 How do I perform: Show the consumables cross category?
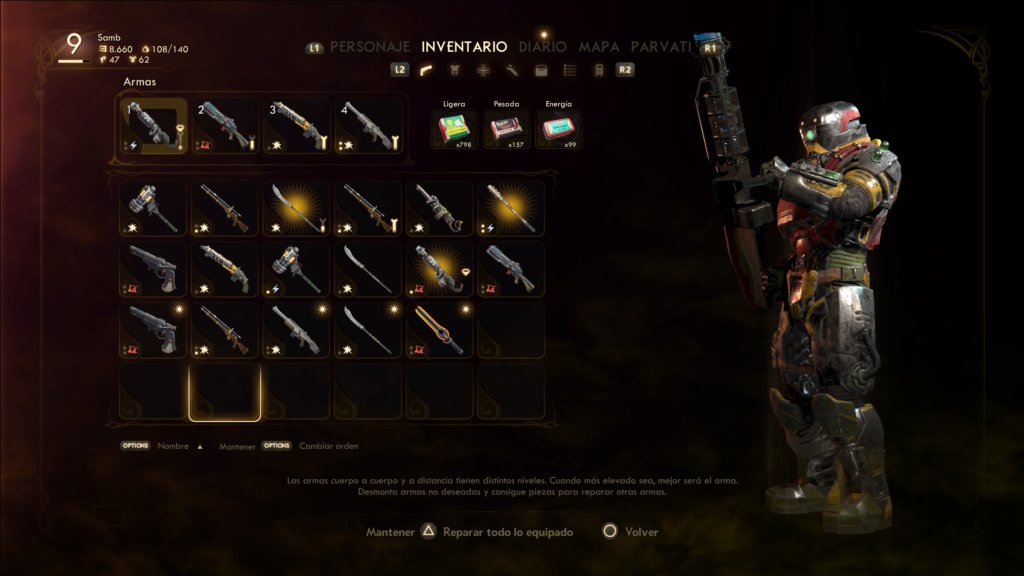pos(483,70)
